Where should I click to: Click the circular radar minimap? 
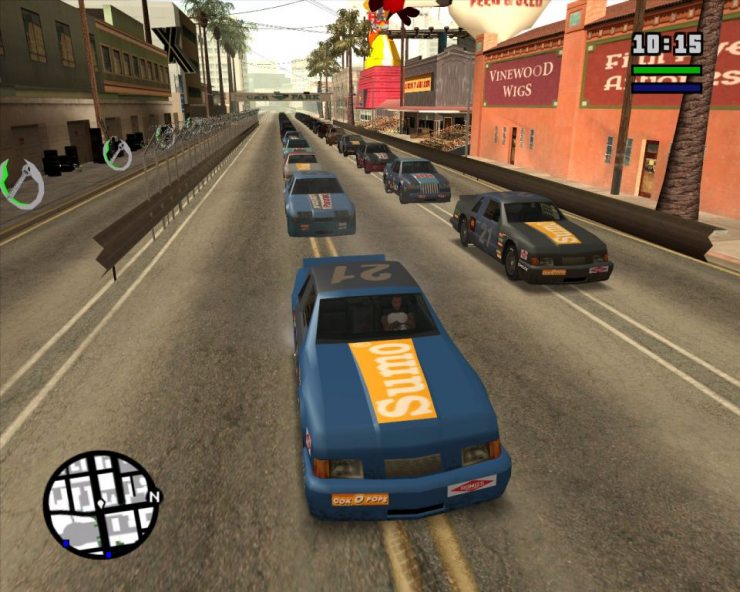pyautogui.click(x=101, y=505)
